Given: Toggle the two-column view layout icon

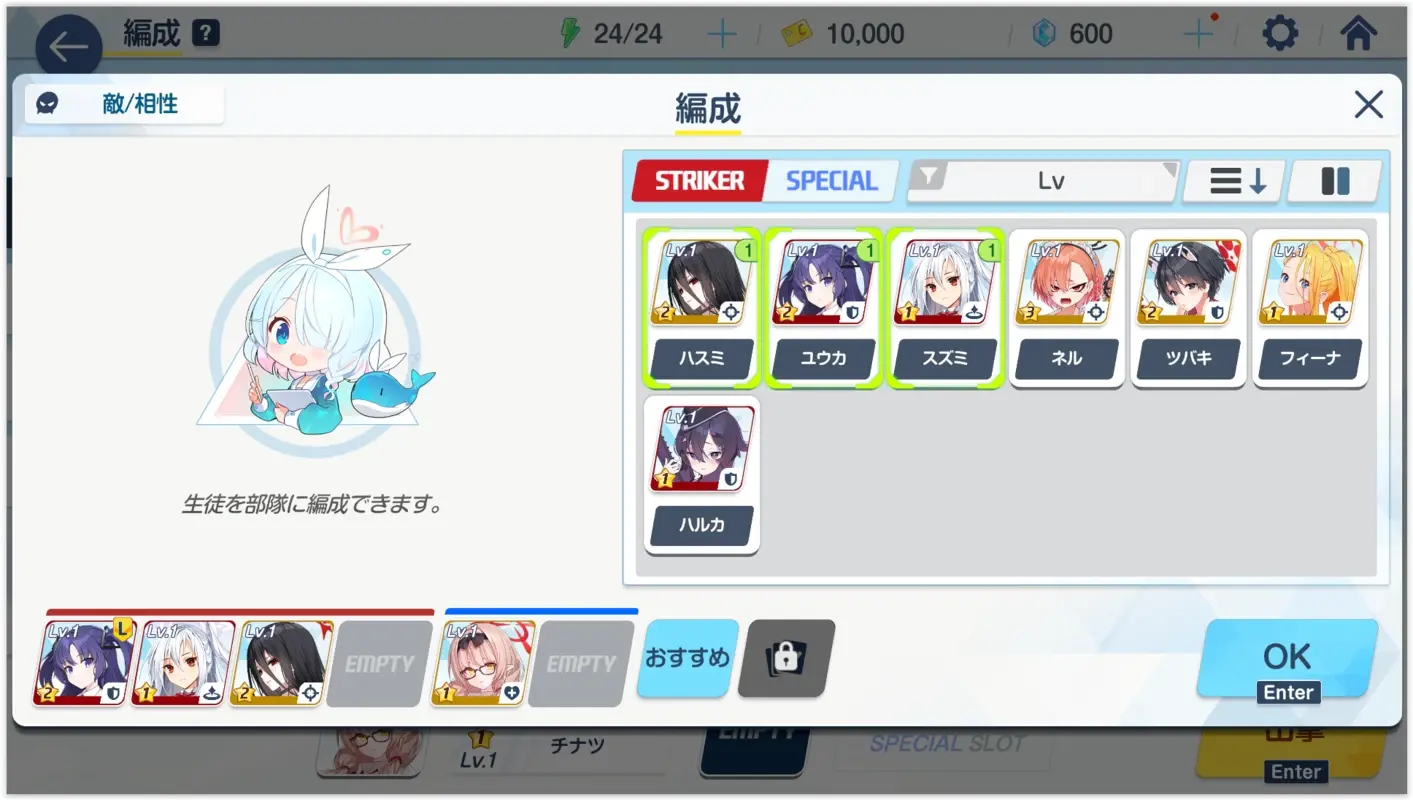Looking at the screenshot, I should (1335, 181).
